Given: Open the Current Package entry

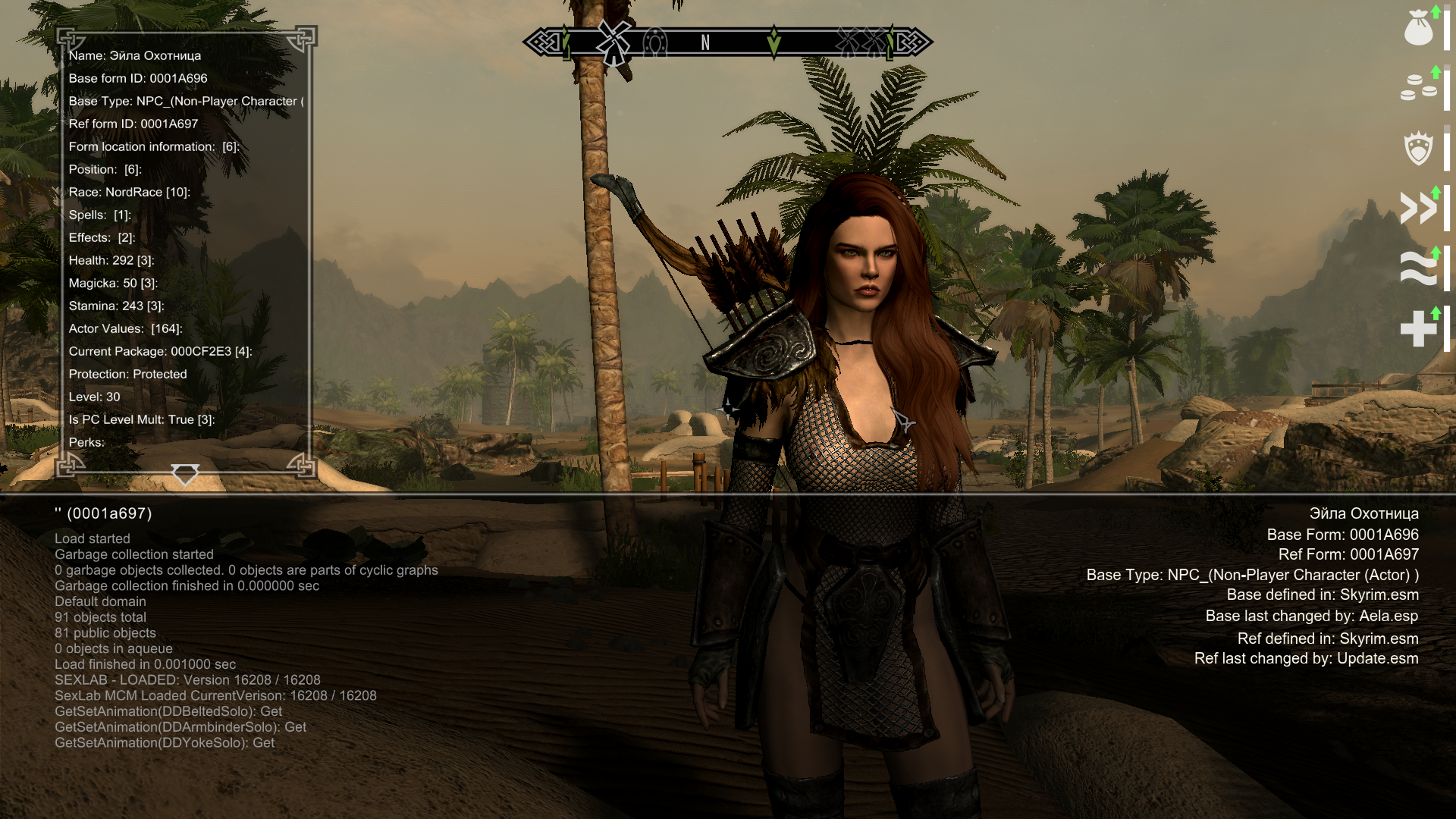Looking at the screenshot, I should [x=160, y=351].
